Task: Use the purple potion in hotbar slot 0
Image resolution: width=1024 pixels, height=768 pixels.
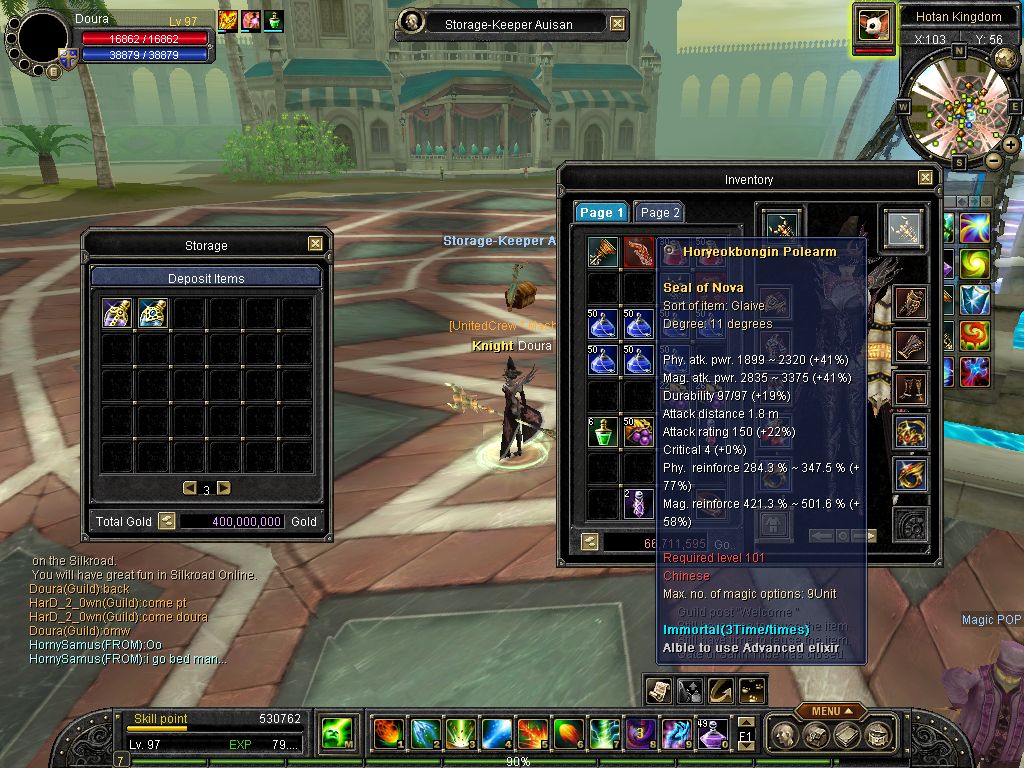Action: (x=711, y=734)
